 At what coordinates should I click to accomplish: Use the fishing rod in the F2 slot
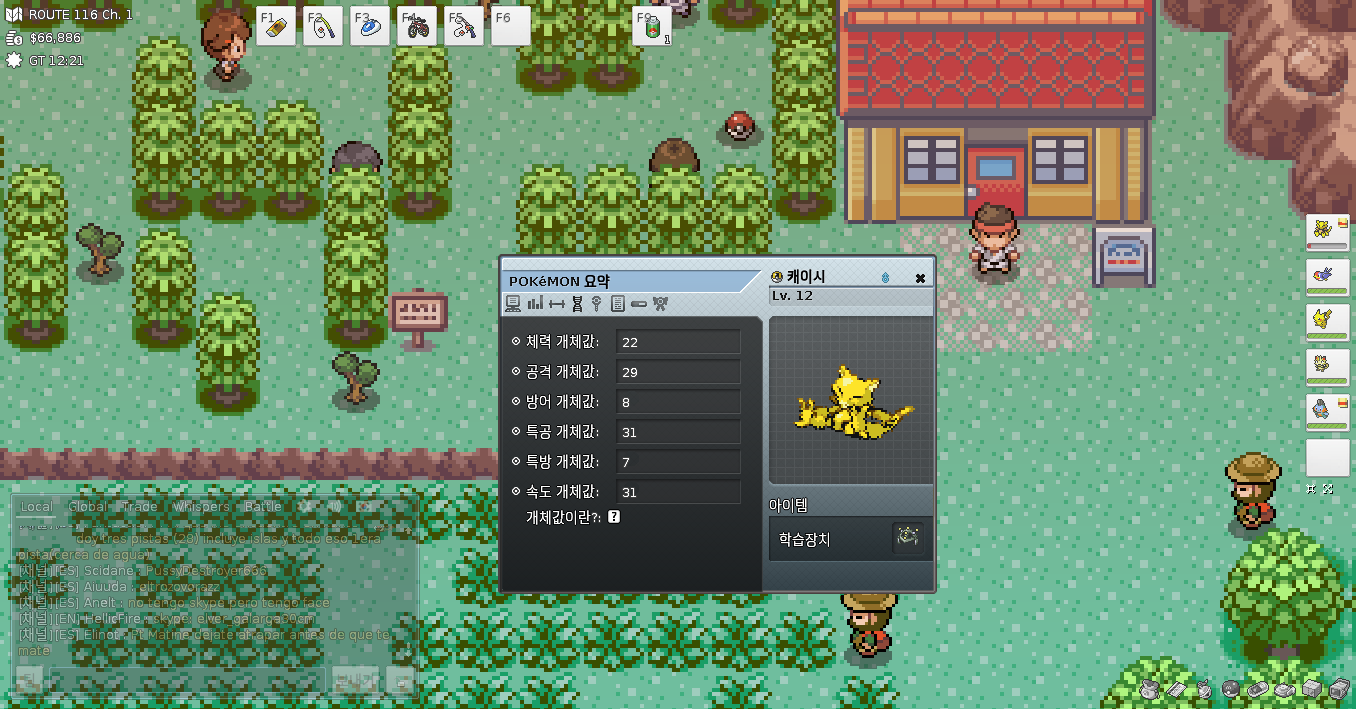click(323, 26)
